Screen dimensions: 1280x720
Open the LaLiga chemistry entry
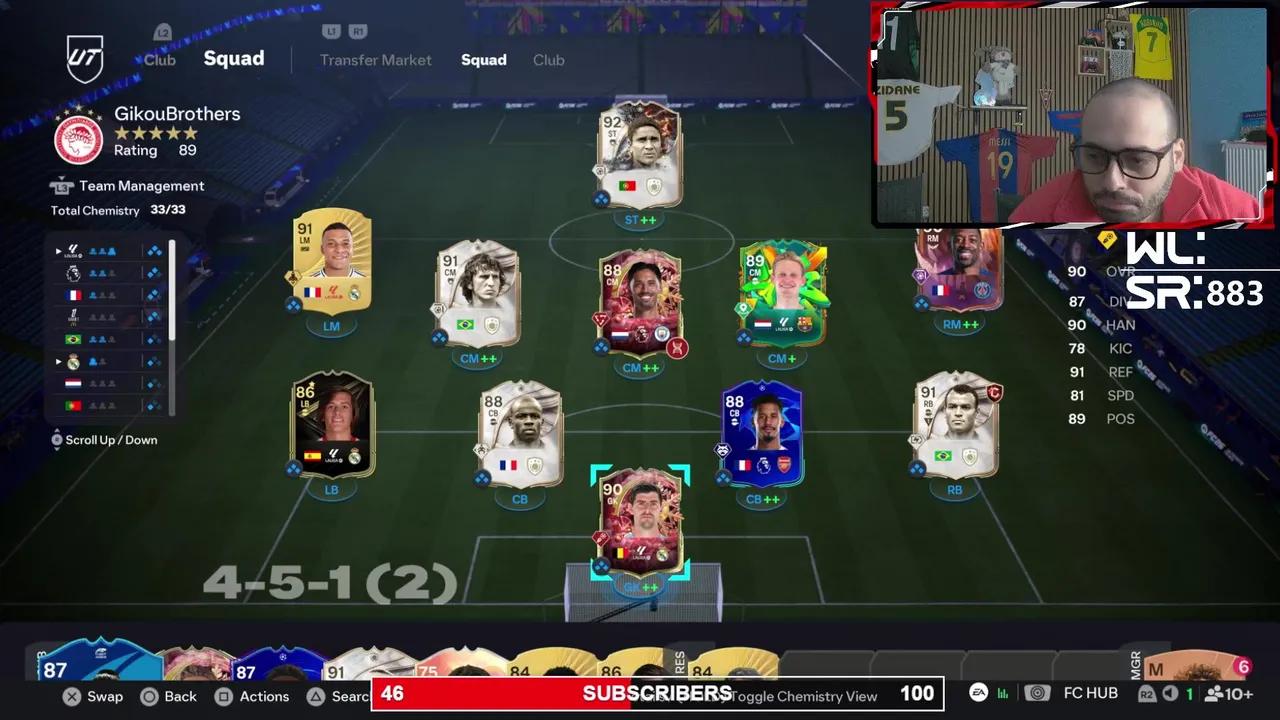tap(73, 250)
